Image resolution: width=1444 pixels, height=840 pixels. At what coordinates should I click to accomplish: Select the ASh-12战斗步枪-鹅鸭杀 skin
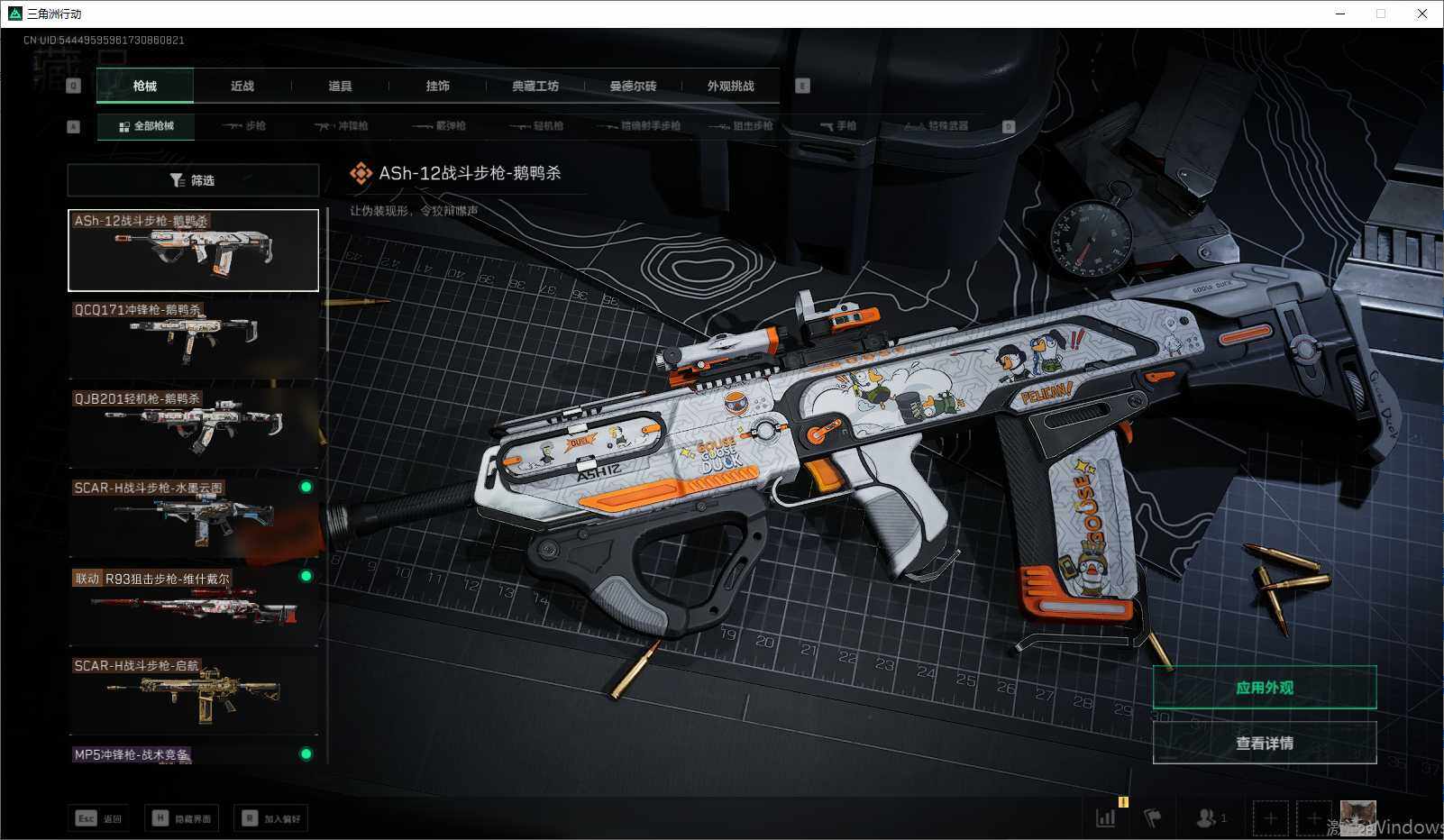(x=193, y=251)
